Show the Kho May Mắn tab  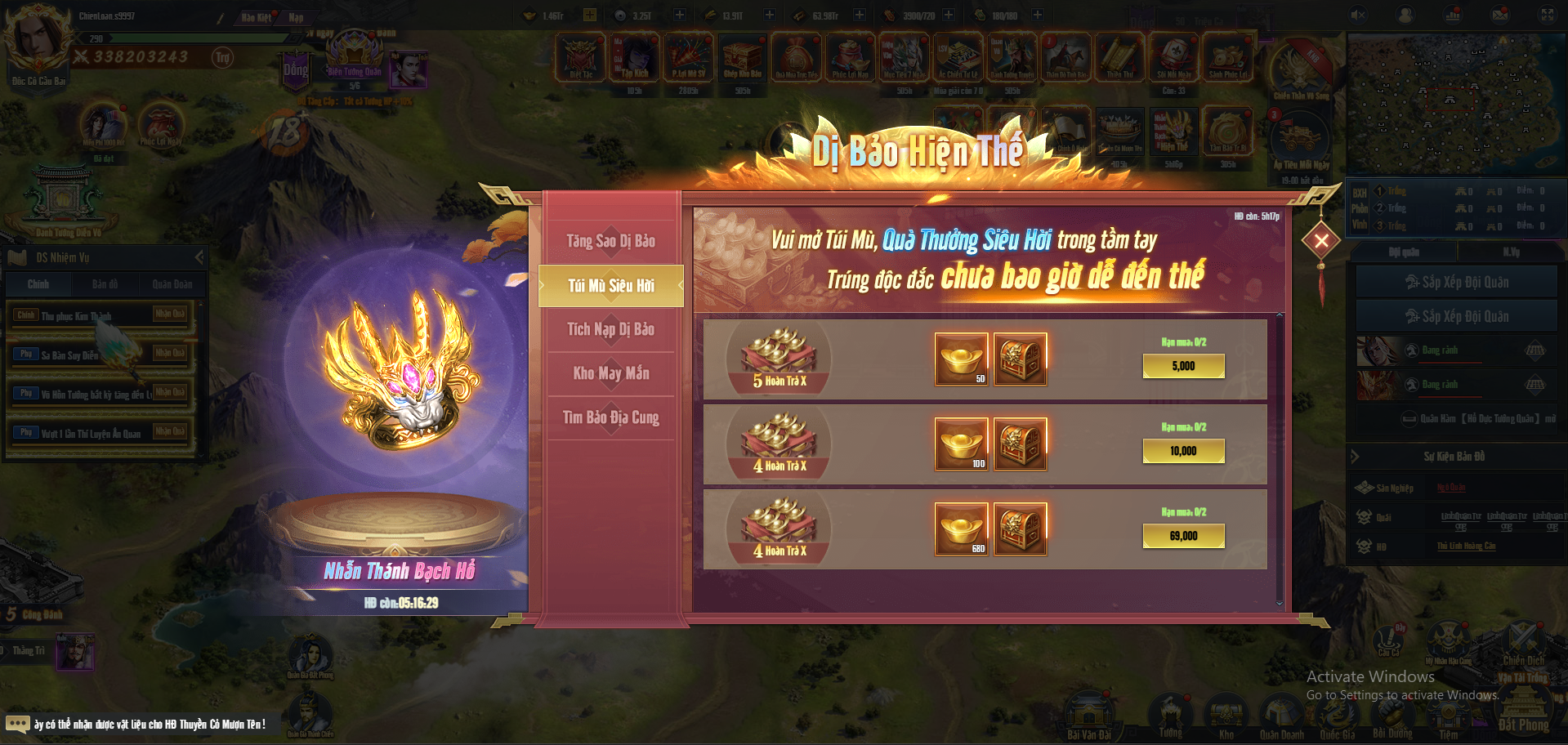pos(611,373)
